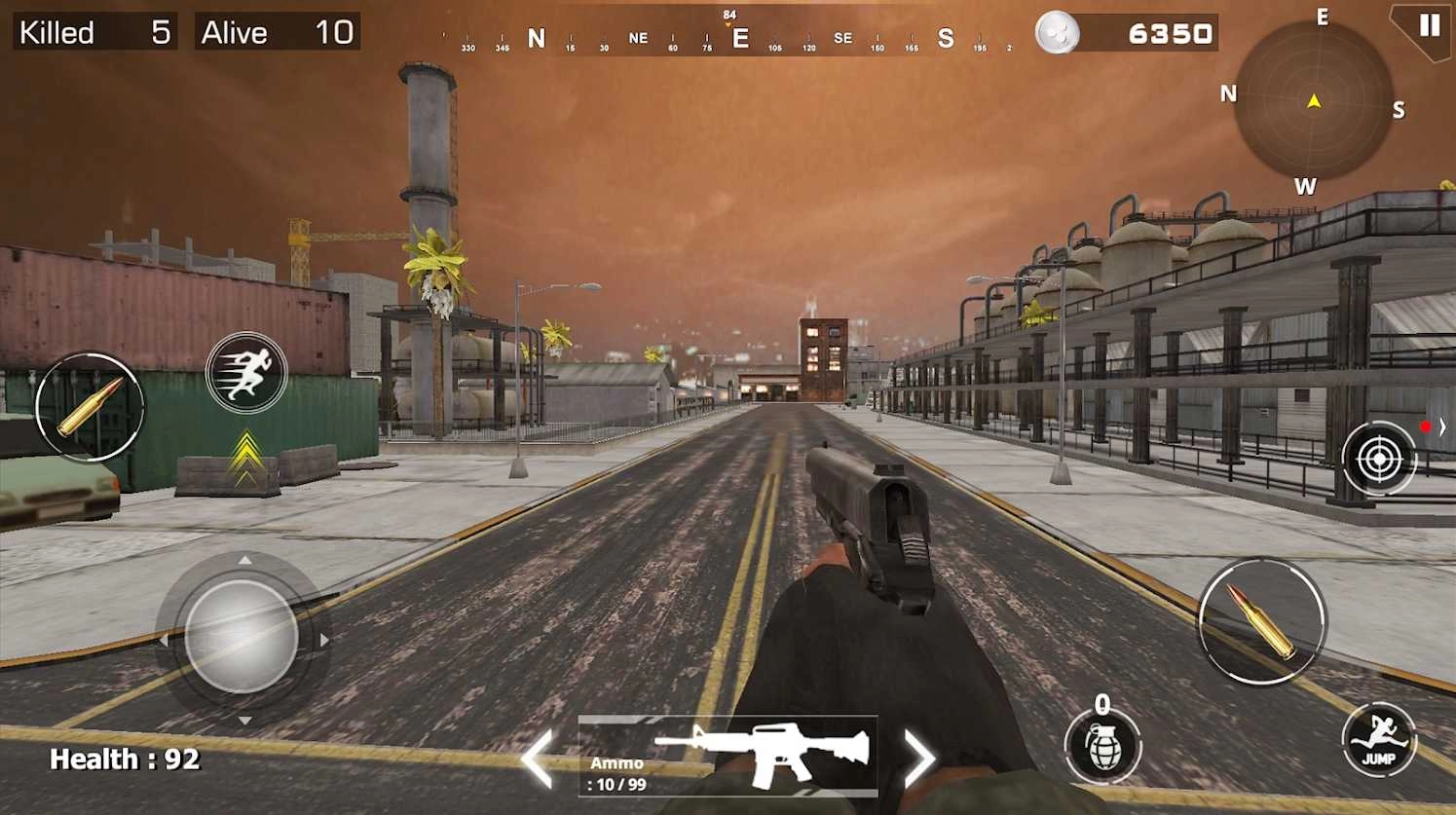Tap the Killed counter display

click(93, 32)
